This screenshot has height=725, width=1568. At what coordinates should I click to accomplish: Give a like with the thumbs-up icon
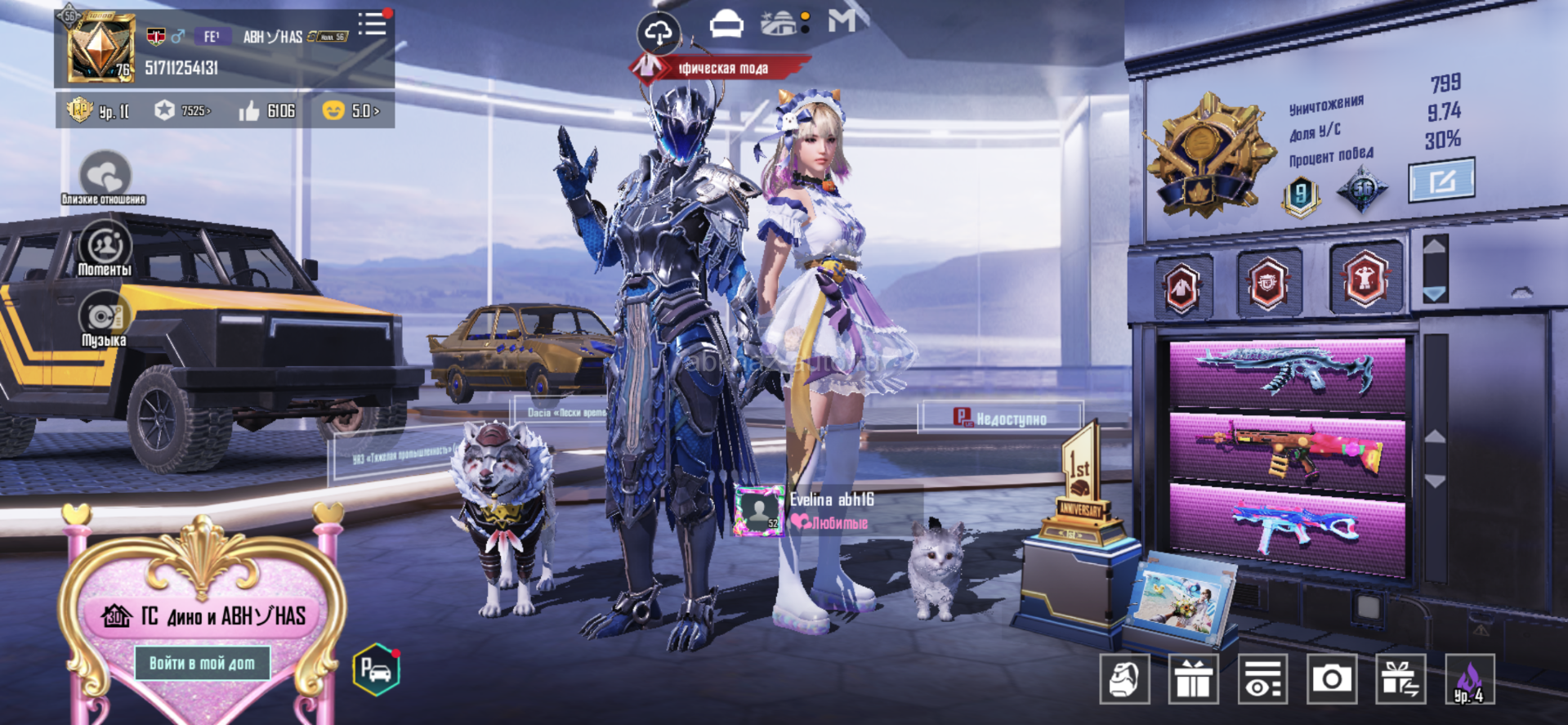pyautogui.click(x=249, y=110)
